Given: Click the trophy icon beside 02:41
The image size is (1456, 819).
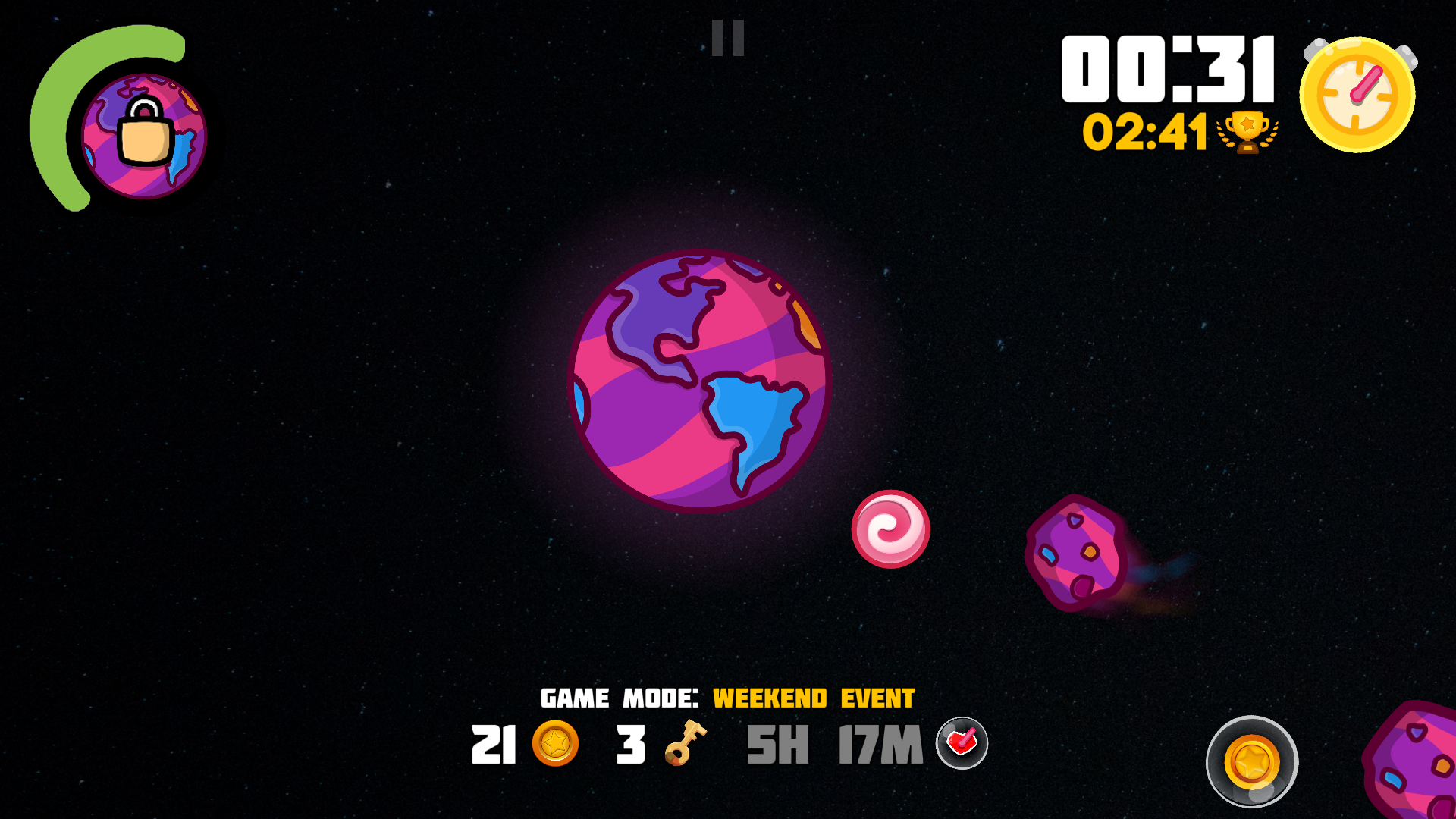Looking at the screenshot, I should pos(1247,133).
